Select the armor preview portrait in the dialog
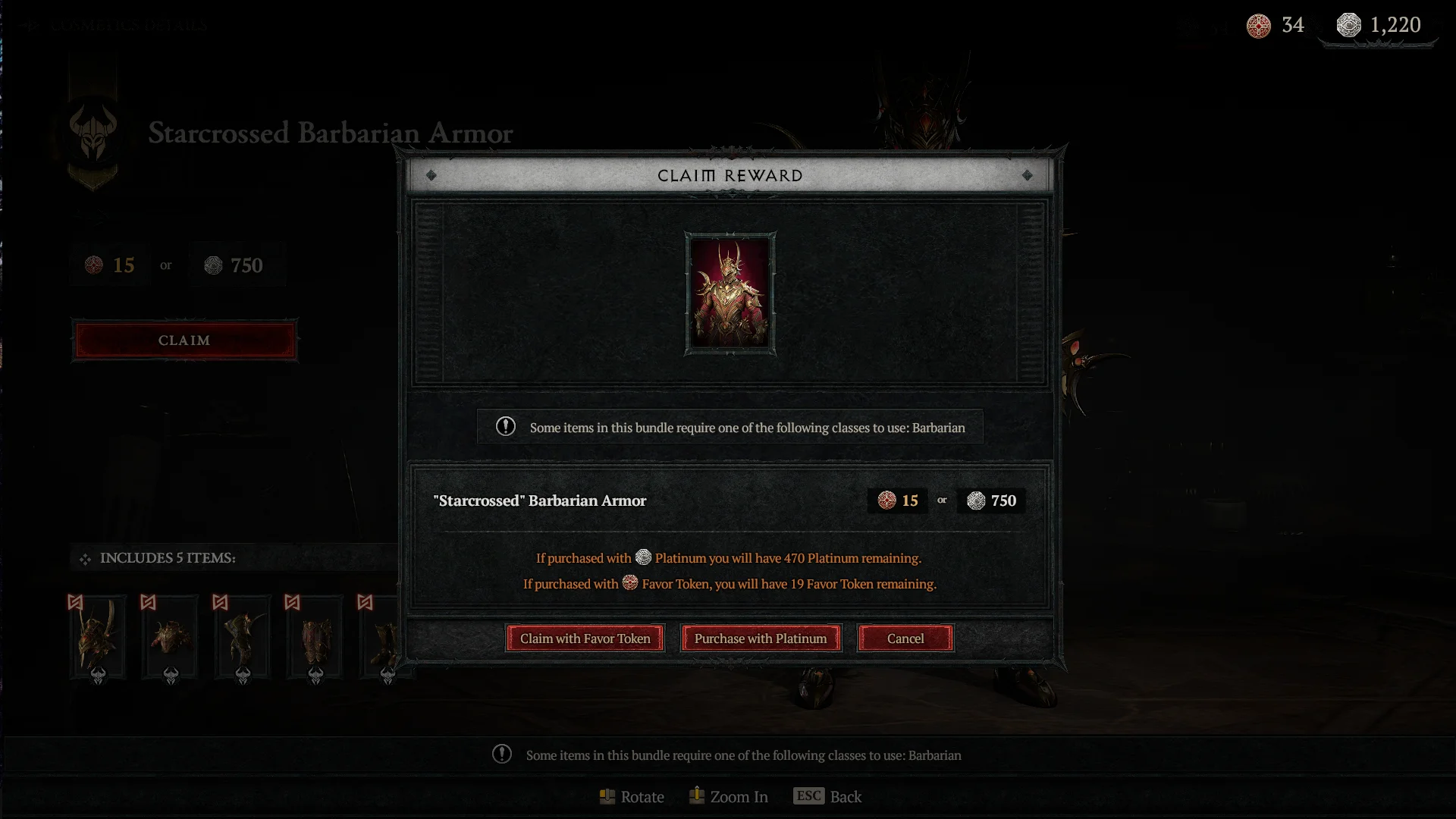This screenshot has height=819, width=1456. point(730,293)
